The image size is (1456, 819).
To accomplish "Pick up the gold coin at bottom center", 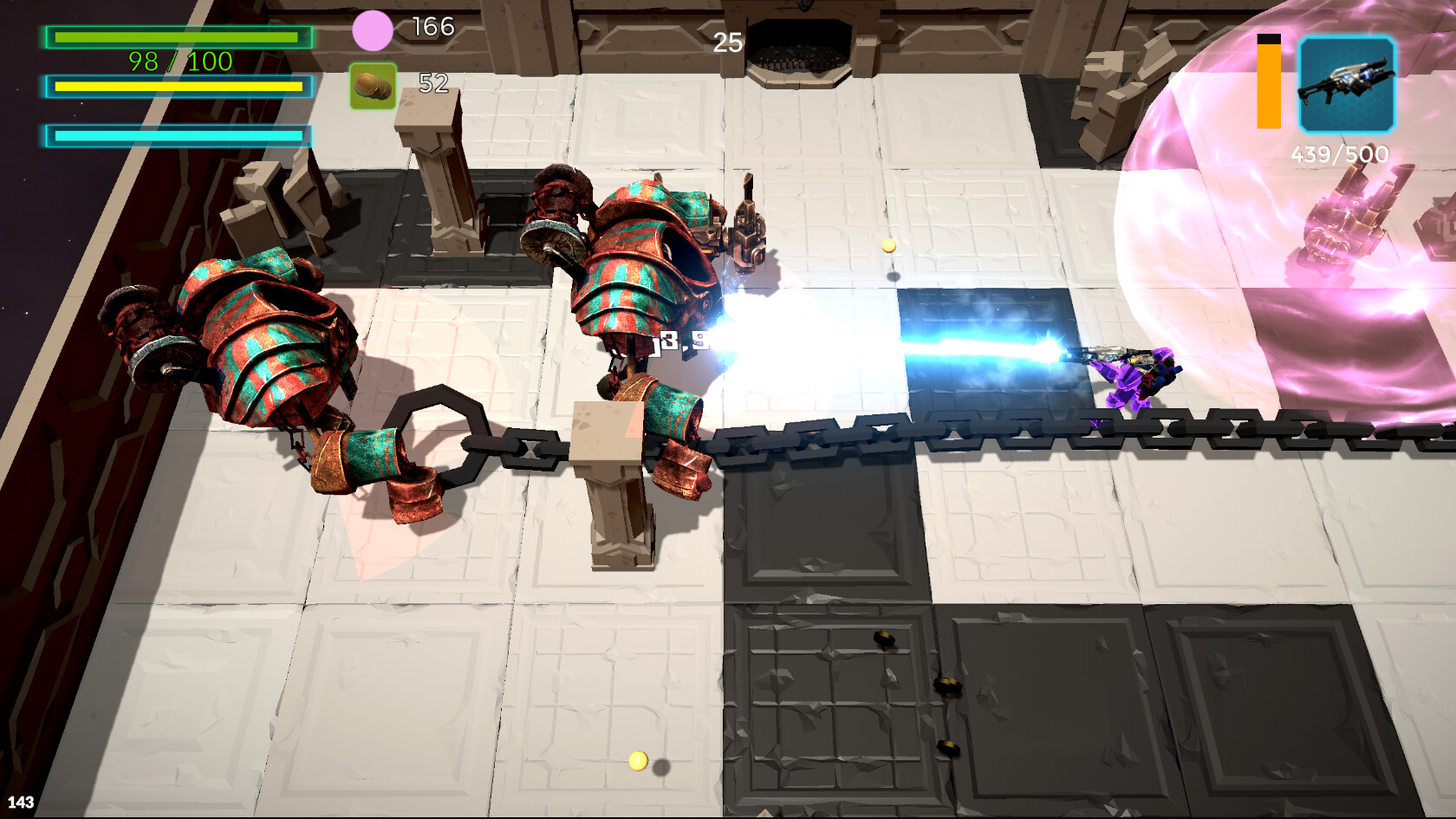I will click(x=639, y=761).
